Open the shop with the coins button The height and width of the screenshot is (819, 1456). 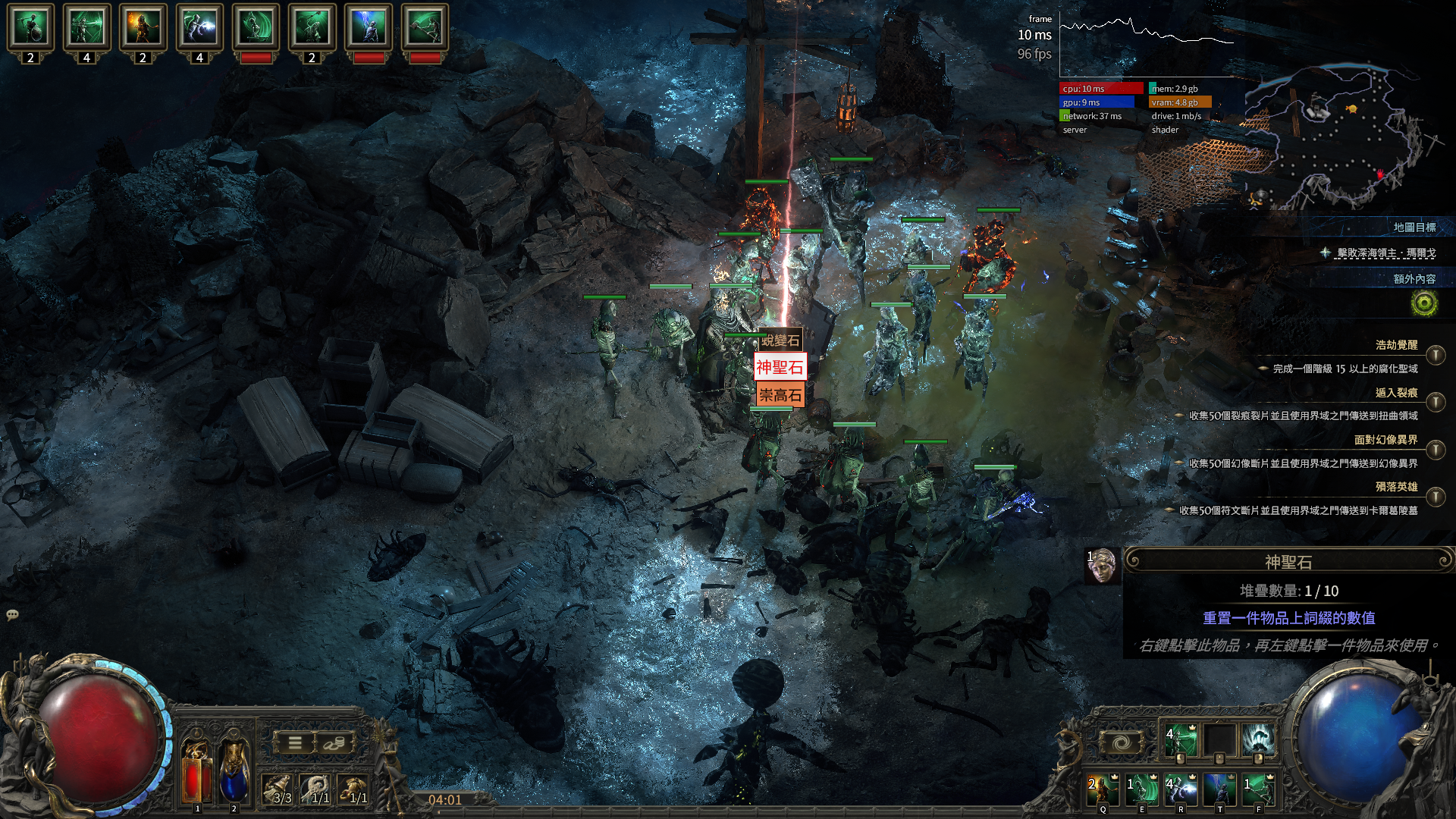click(334, 743)
